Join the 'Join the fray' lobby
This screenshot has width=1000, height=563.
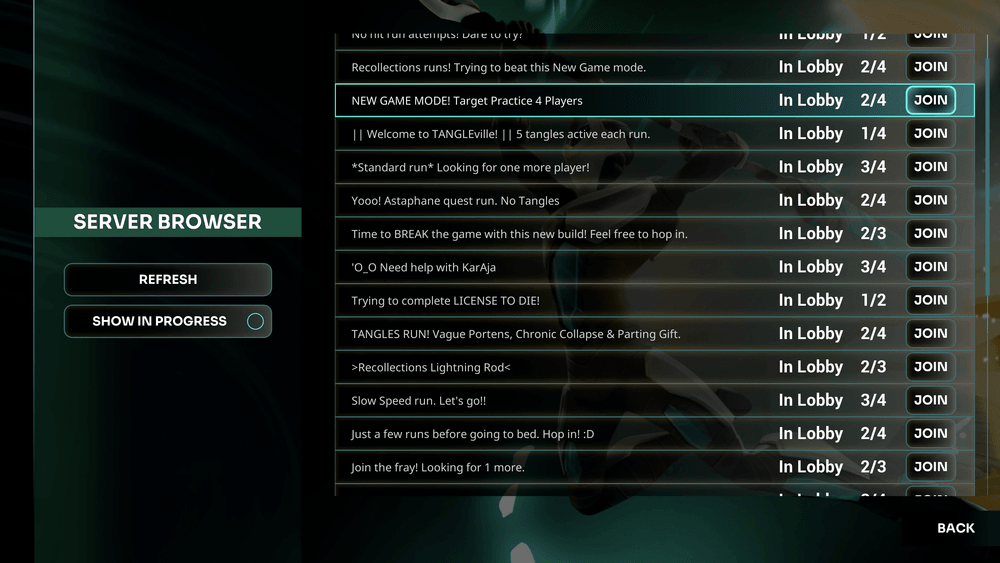coord(930,467)
